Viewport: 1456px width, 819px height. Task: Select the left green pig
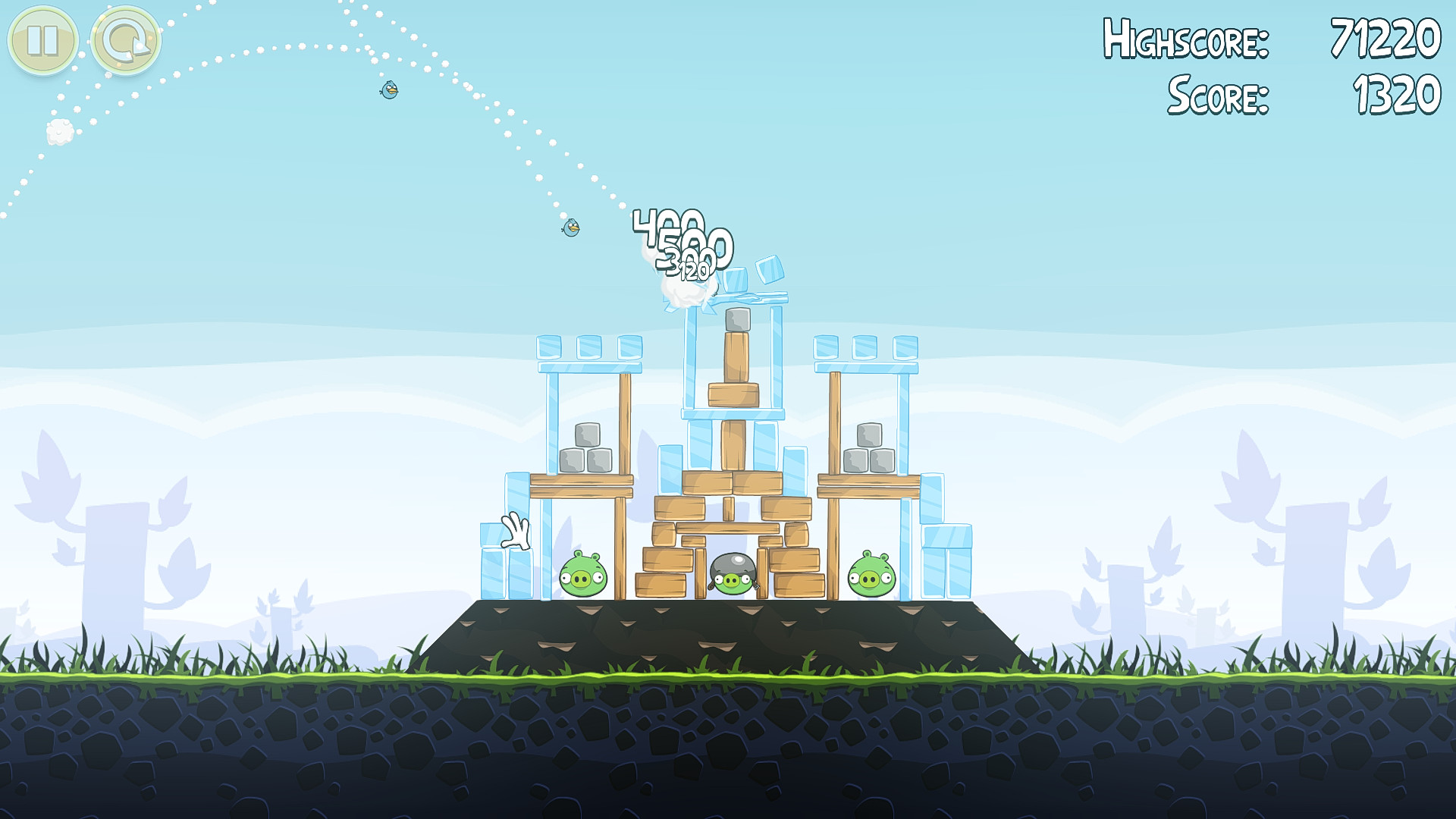(582, 576)
